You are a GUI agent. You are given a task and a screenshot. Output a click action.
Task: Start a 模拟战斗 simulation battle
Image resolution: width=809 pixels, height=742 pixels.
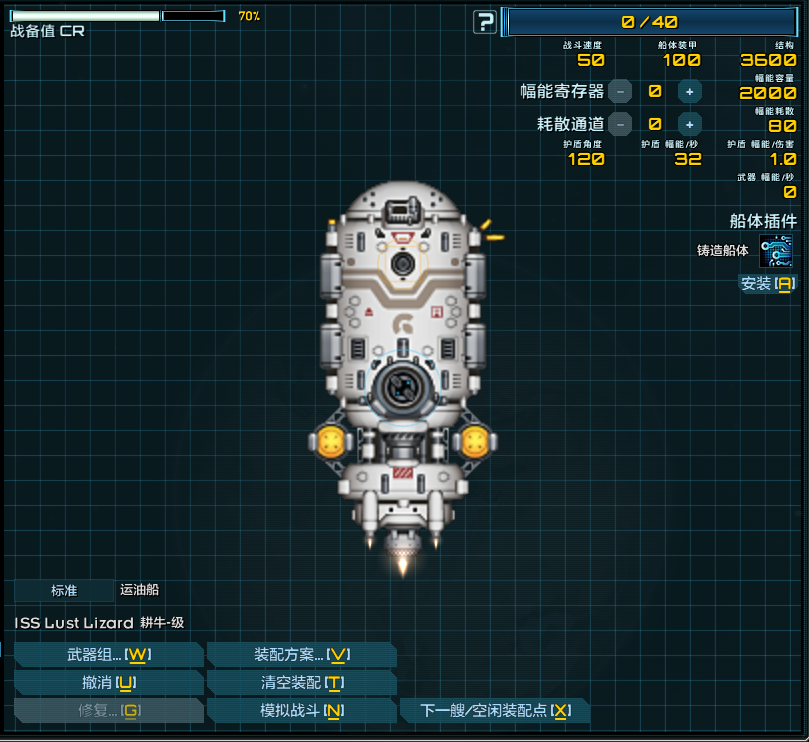pyautogui.click(x=301, y=711)
